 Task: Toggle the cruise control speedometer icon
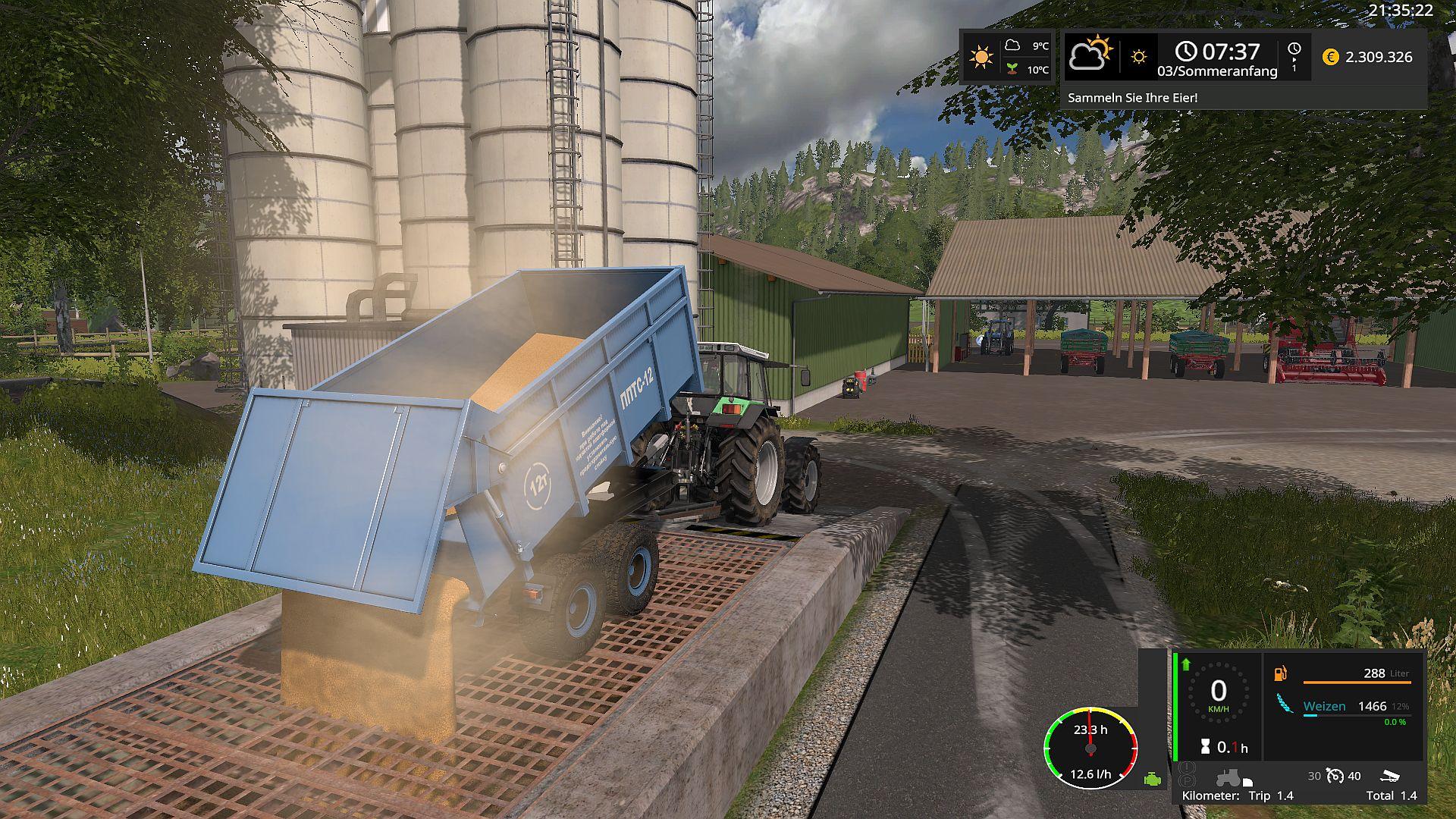pos(1335,776)
